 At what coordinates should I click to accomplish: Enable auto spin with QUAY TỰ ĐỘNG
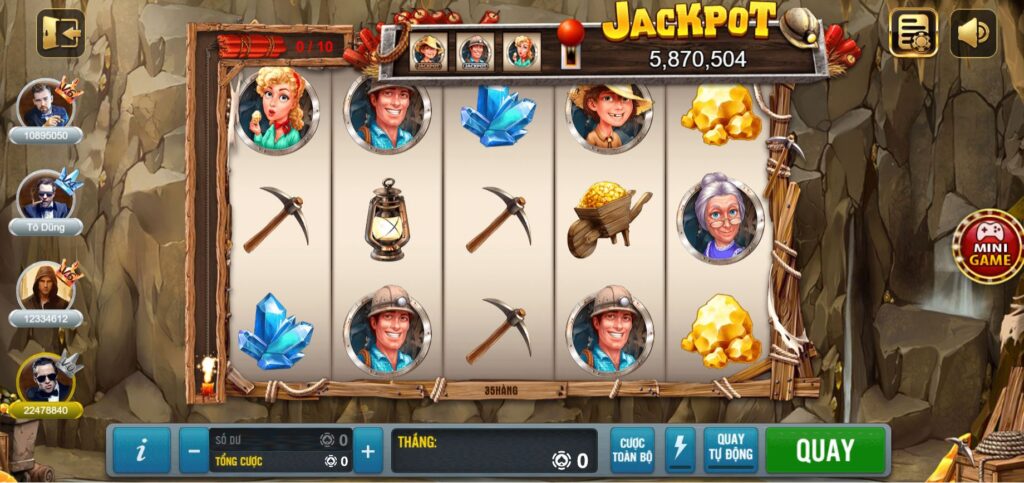731,450
